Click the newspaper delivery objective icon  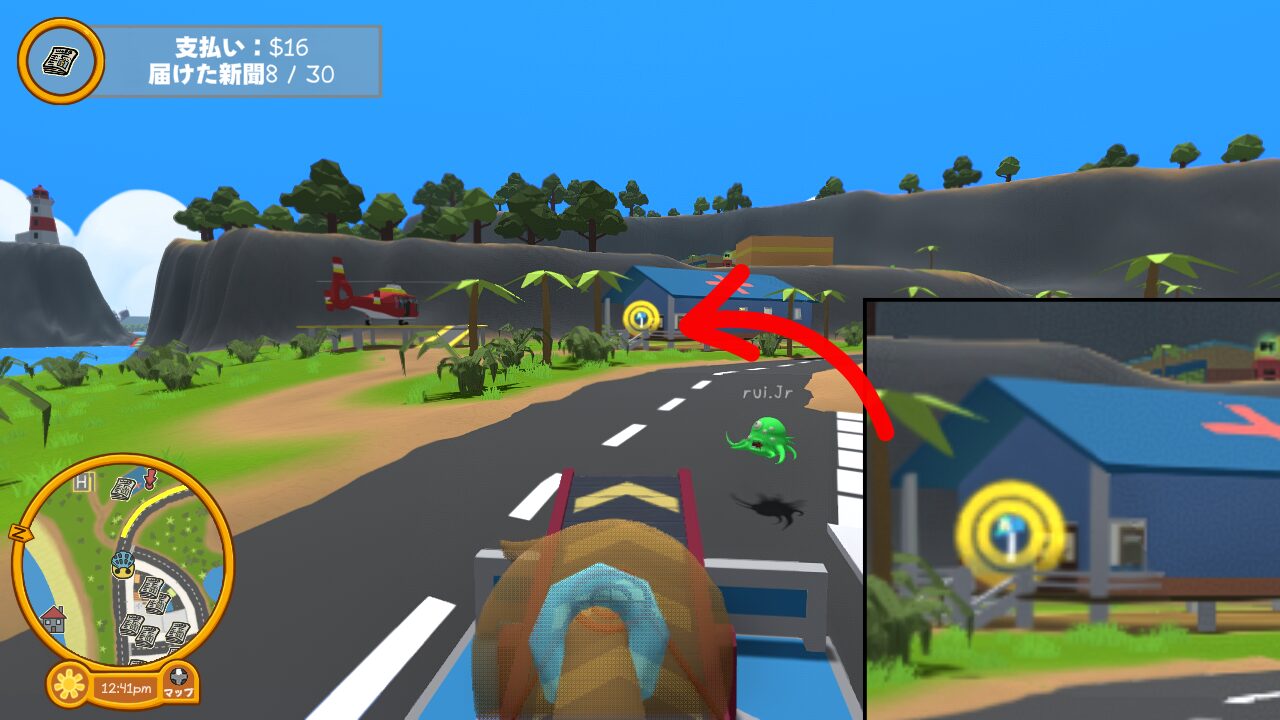(x=60, y=61)
